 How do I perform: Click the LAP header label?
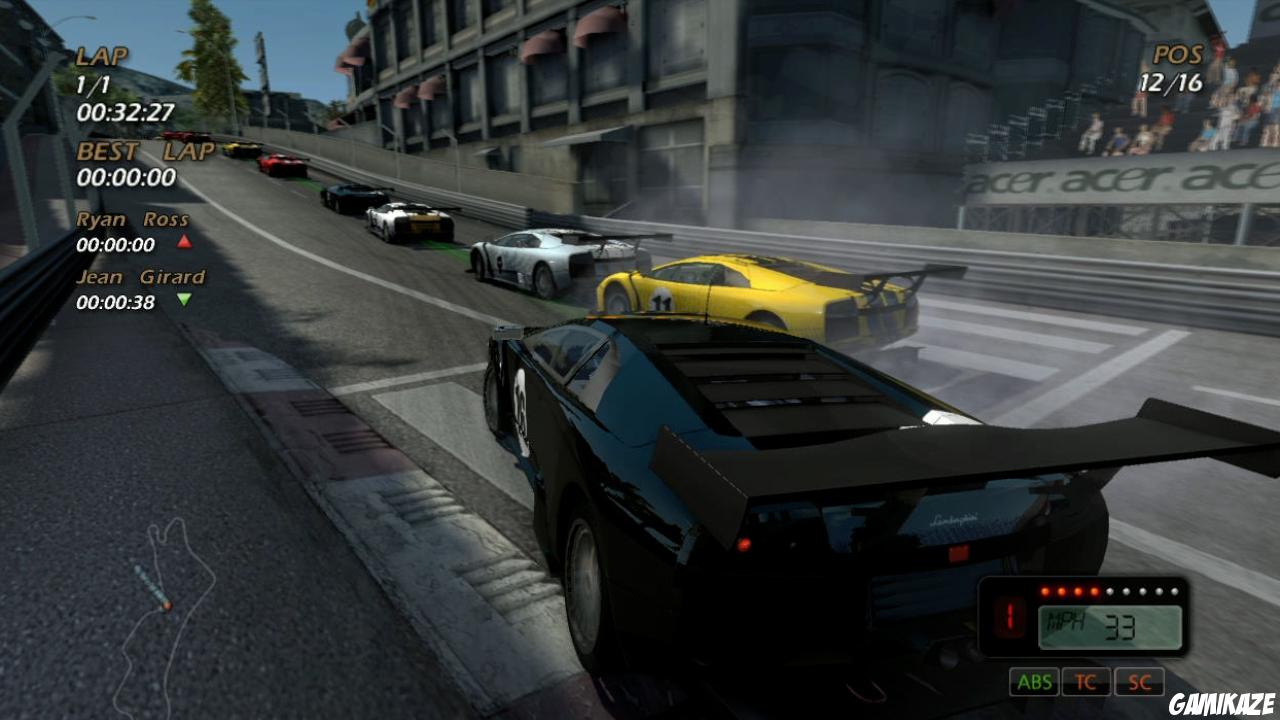100,57
